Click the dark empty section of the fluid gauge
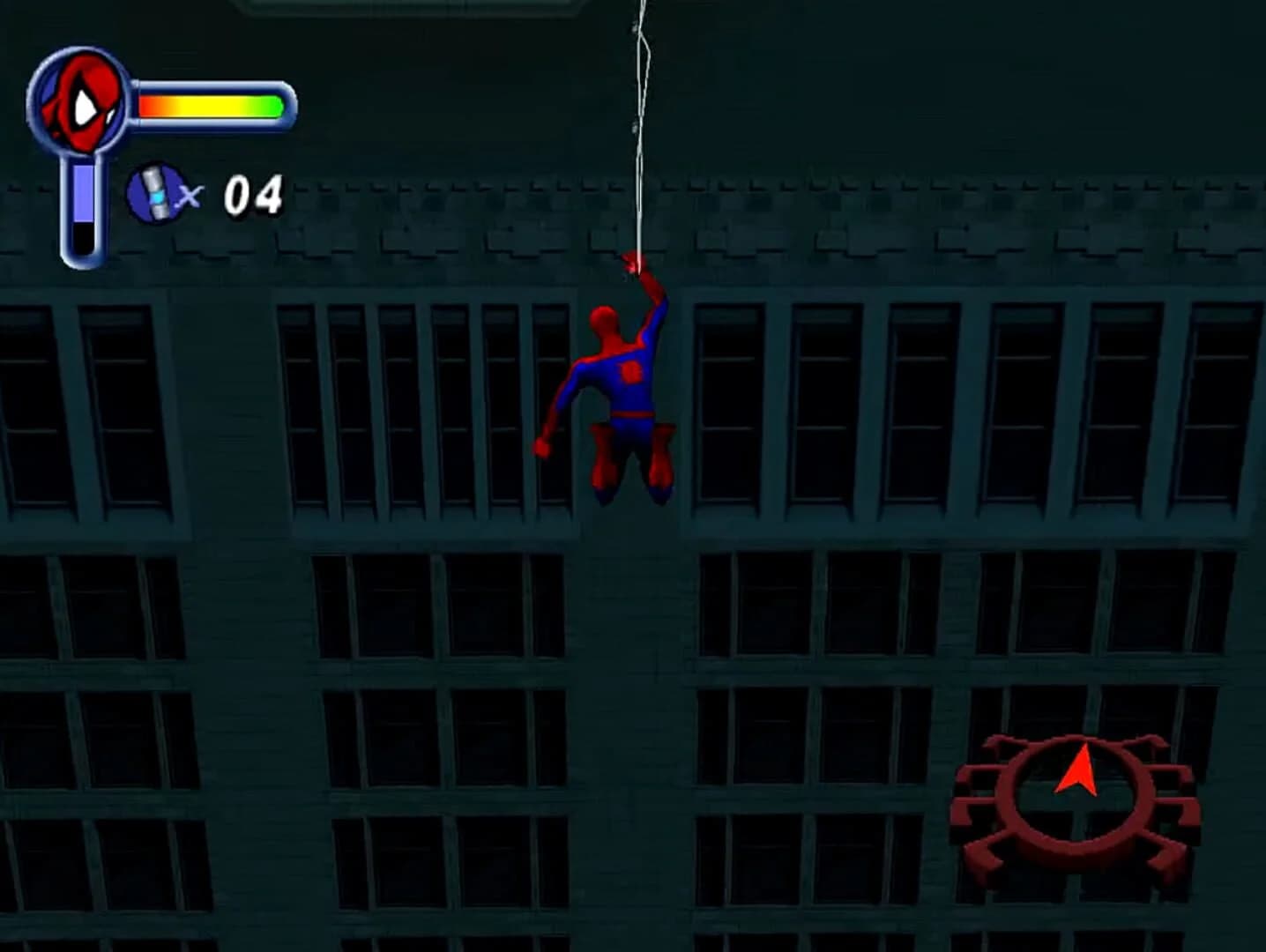This screenshot has height=952, width=1266. tap(81, 240)
